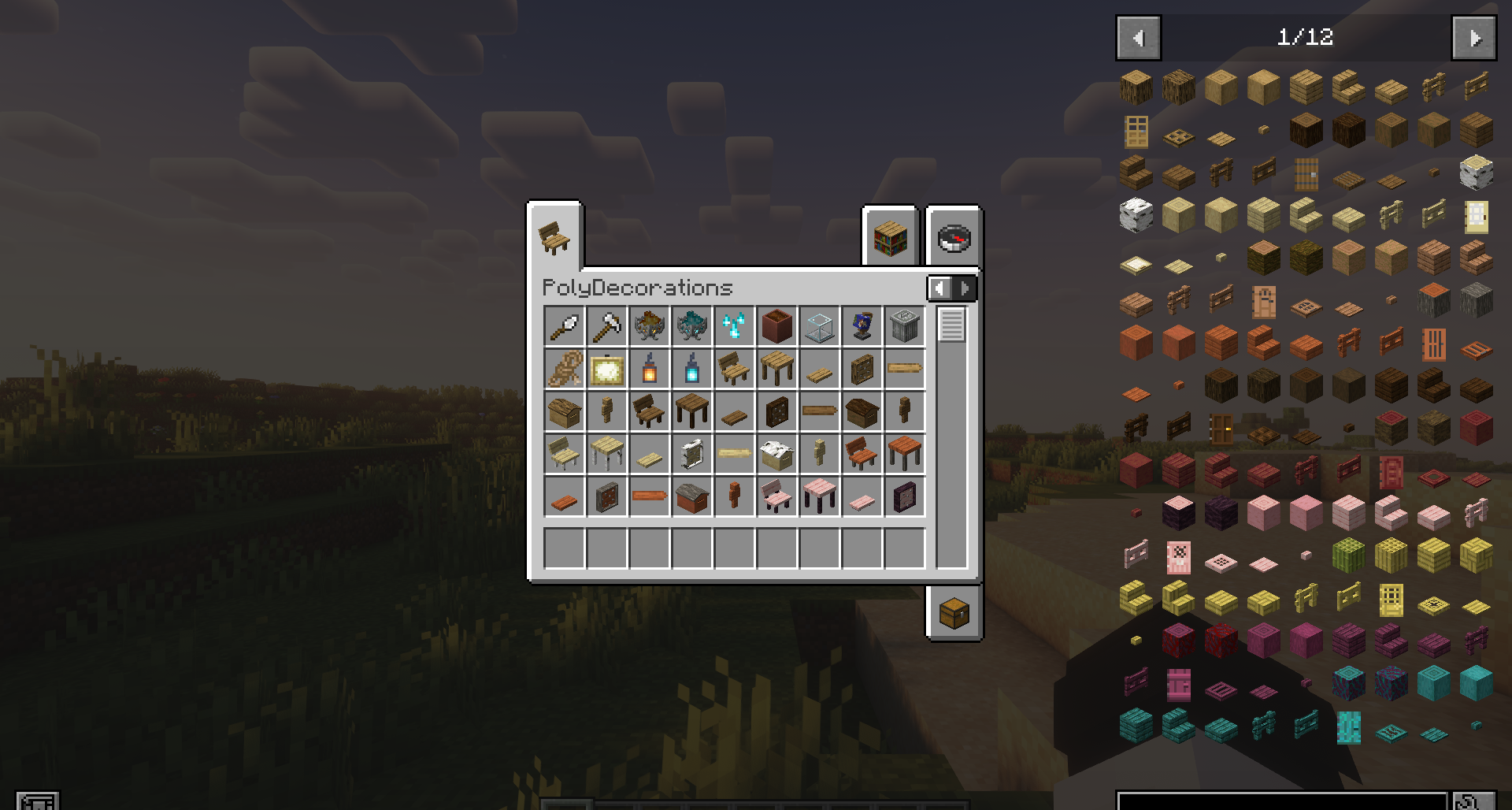Pick the birch mailbox with white roof
This screenshot has height=810, width=1512.
pyautogui.click(x=777, y=454)
